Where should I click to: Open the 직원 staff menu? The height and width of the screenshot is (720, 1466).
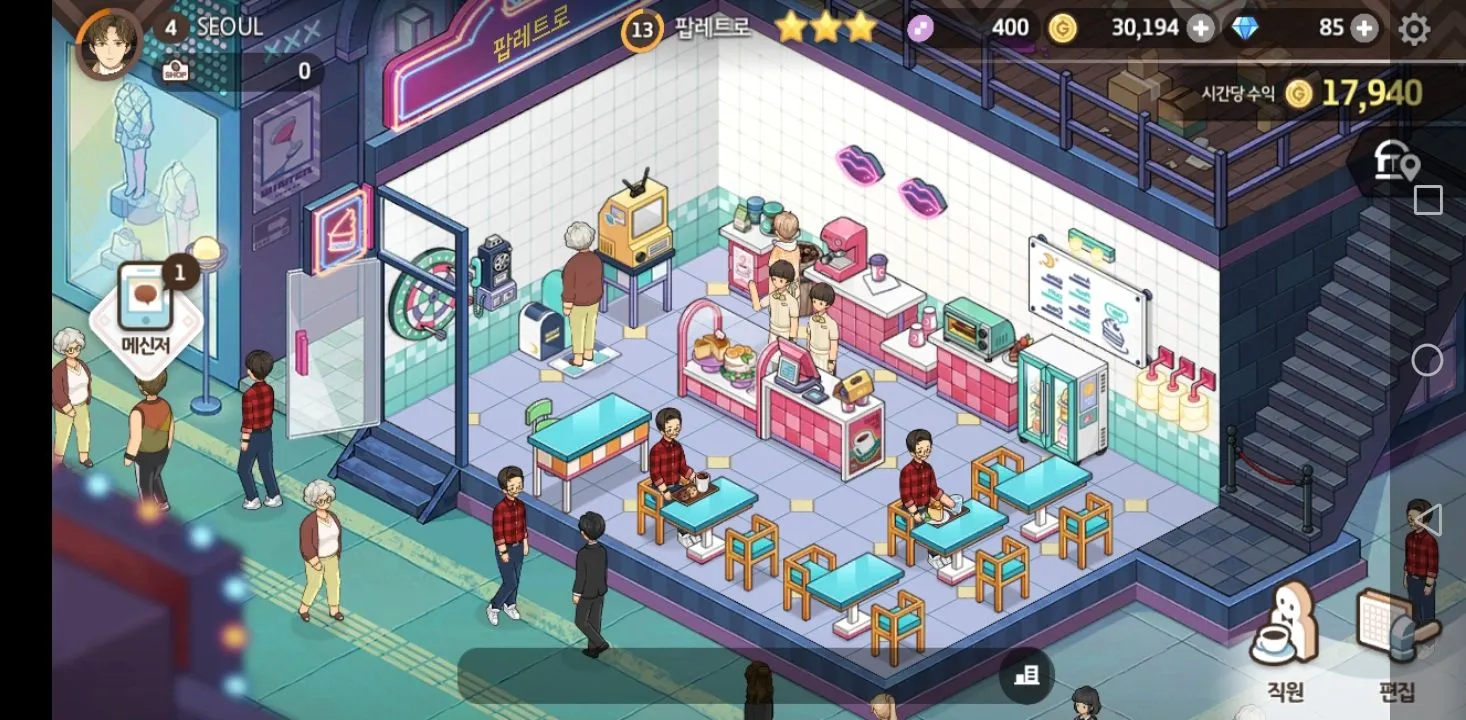pos(1285,640)
